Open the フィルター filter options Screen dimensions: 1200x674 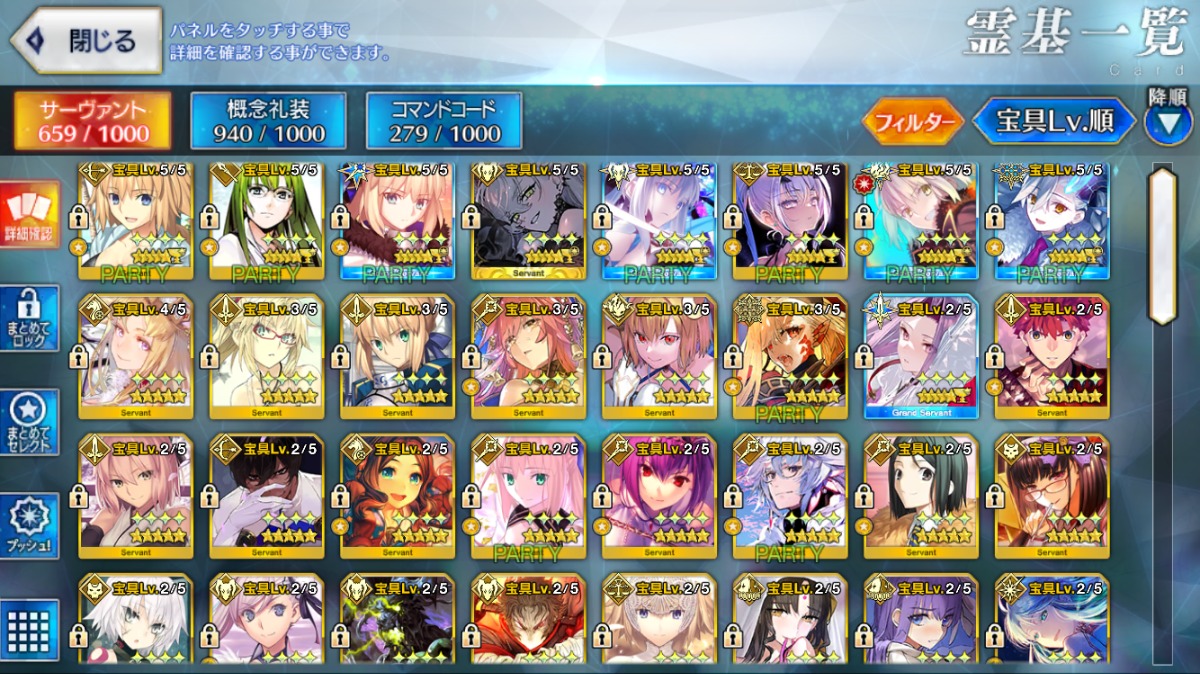911,122
